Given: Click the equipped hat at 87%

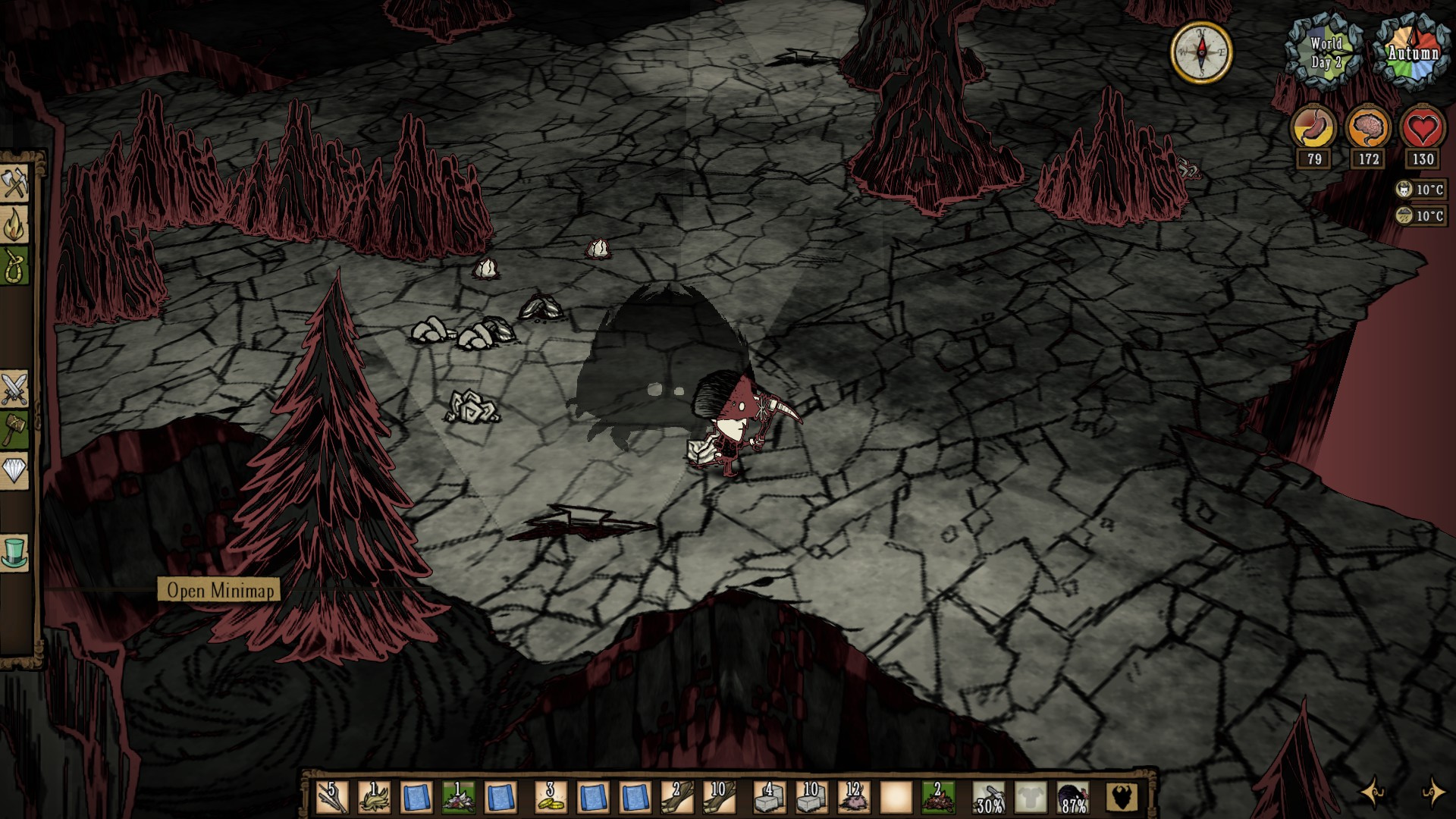Looking at the screenshot, I should [1073, 798].
